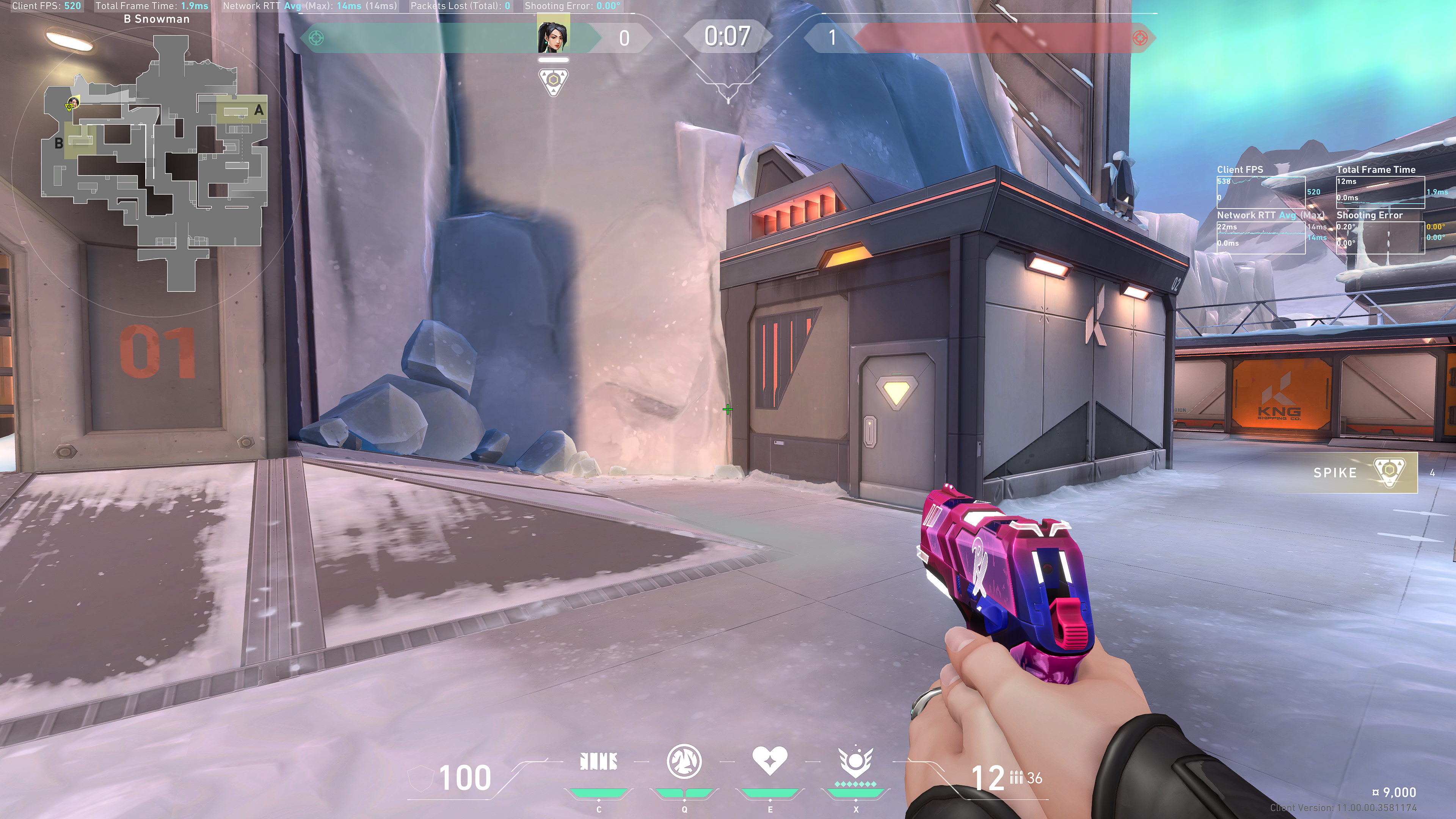1456x819 pixels.
Task: Select the A site marker on minimap
Action: pyautogui.click(x=258, y=110)
